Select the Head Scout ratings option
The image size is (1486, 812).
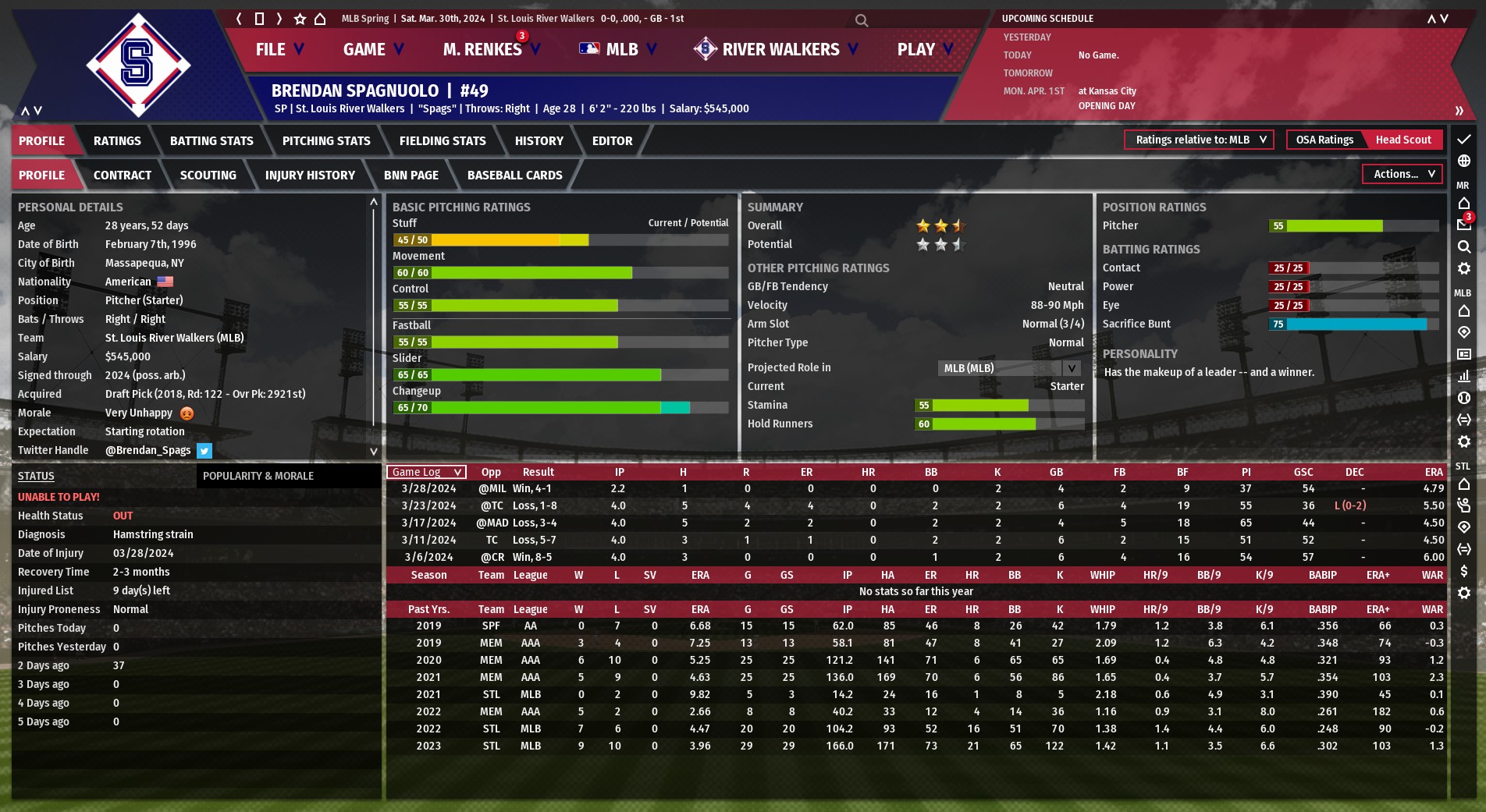pos(1403,140)
